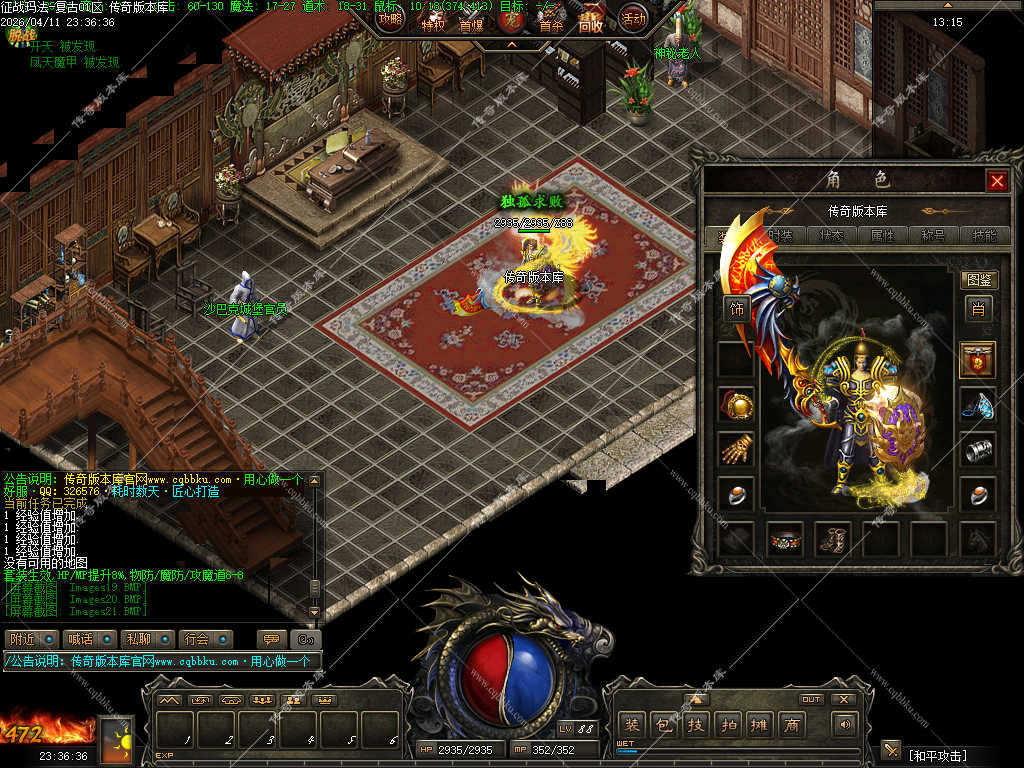Open the 商 shop button
This screenshot has width=1024, height=768.
click(792, 725)
